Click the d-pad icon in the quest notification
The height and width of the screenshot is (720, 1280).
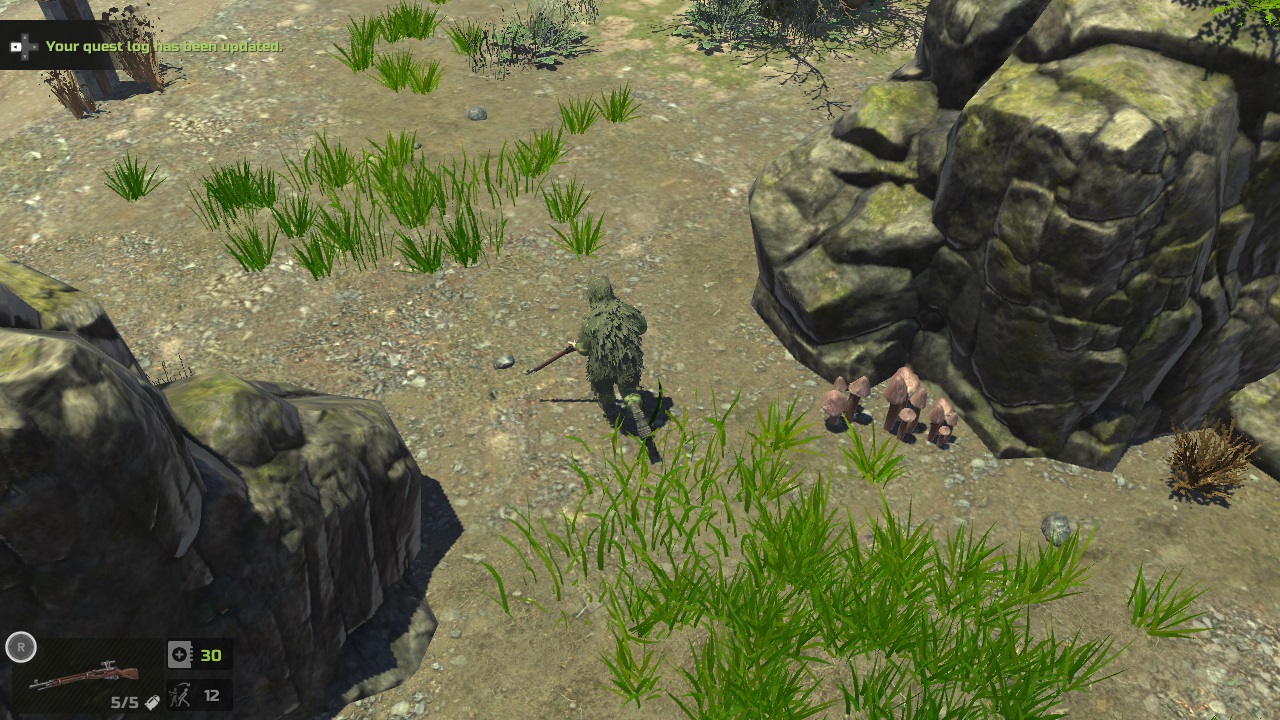[25, 47]
